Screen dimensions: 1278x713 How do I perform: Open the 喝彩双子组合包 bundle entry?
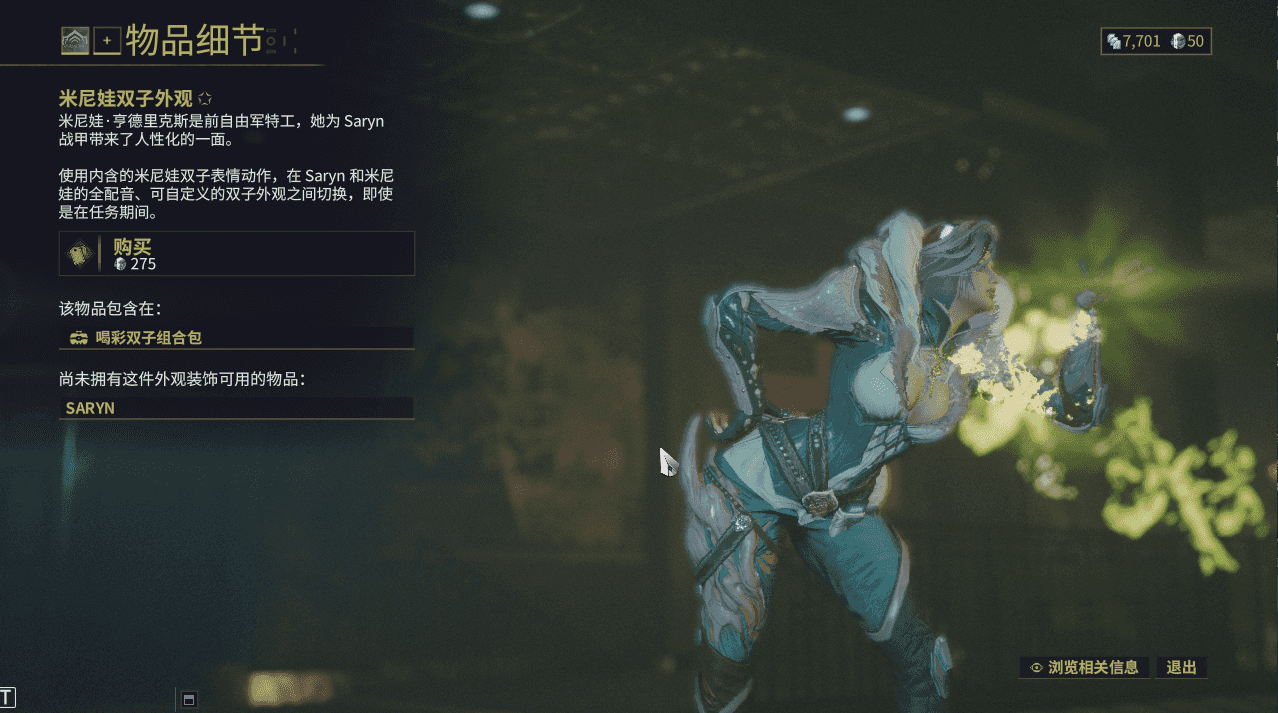pyautogui.click(x=236, y=338)
